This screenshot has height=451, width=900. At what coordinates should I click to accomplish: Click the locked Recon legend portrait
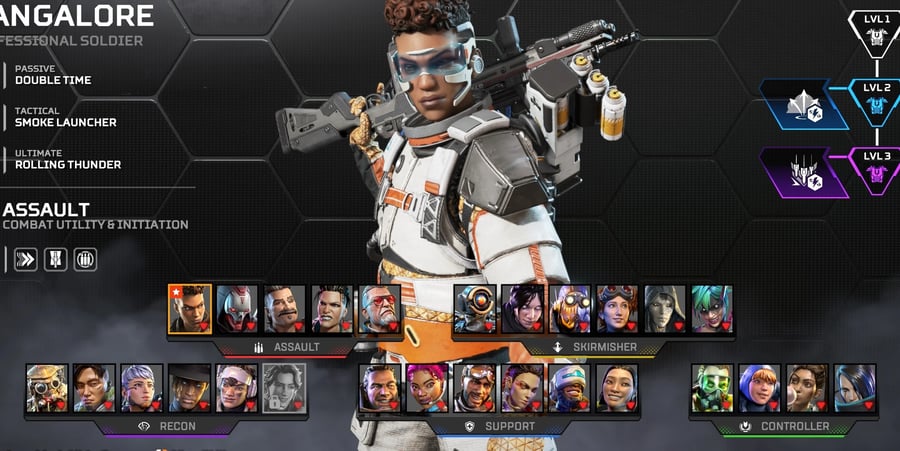[283, 388]
